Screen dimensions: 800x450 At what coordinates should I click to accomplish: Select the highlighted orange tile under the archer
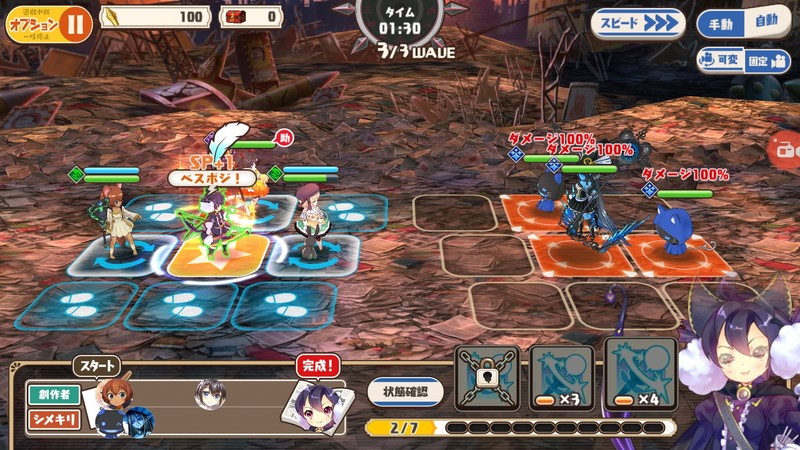coord(215,256)
